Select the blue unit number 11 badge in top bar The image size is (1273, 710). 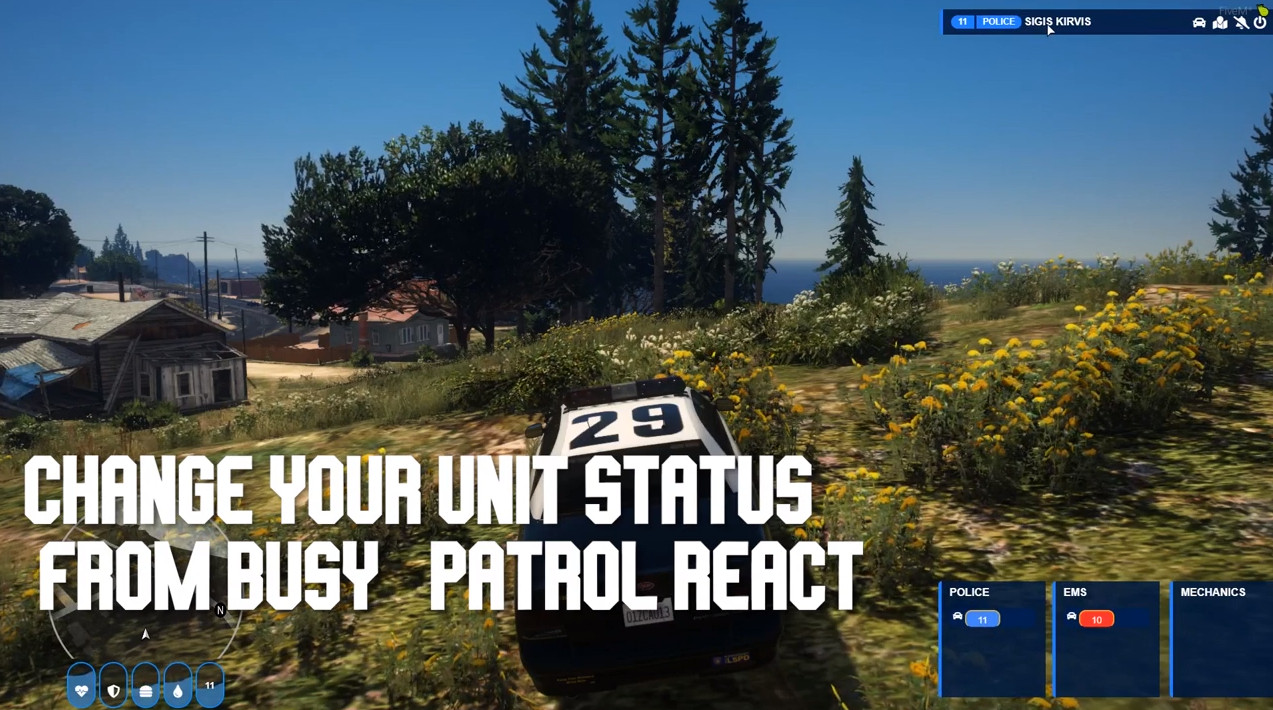962,22
